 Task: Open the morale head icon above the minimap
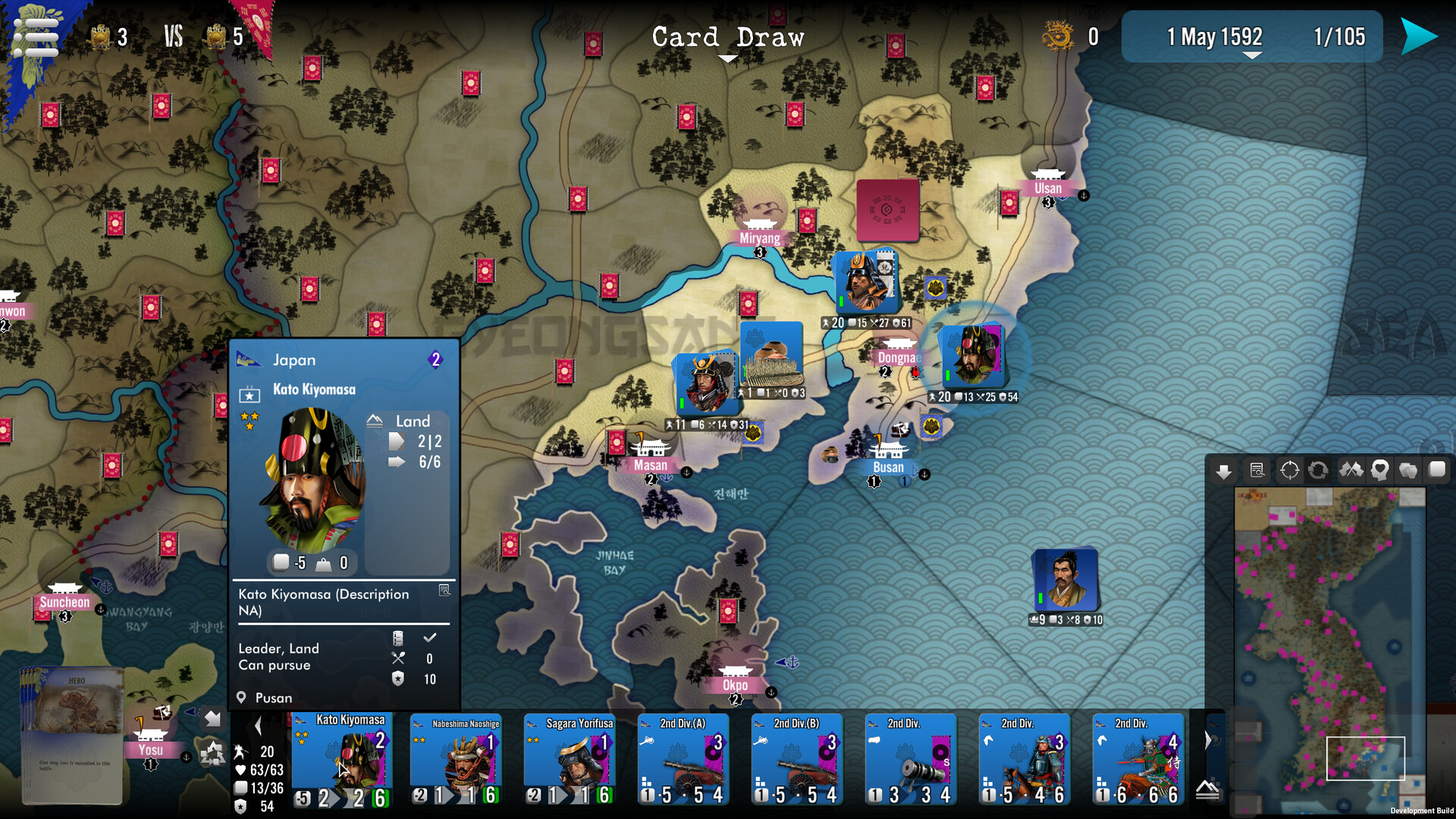tap(1379, 470)
